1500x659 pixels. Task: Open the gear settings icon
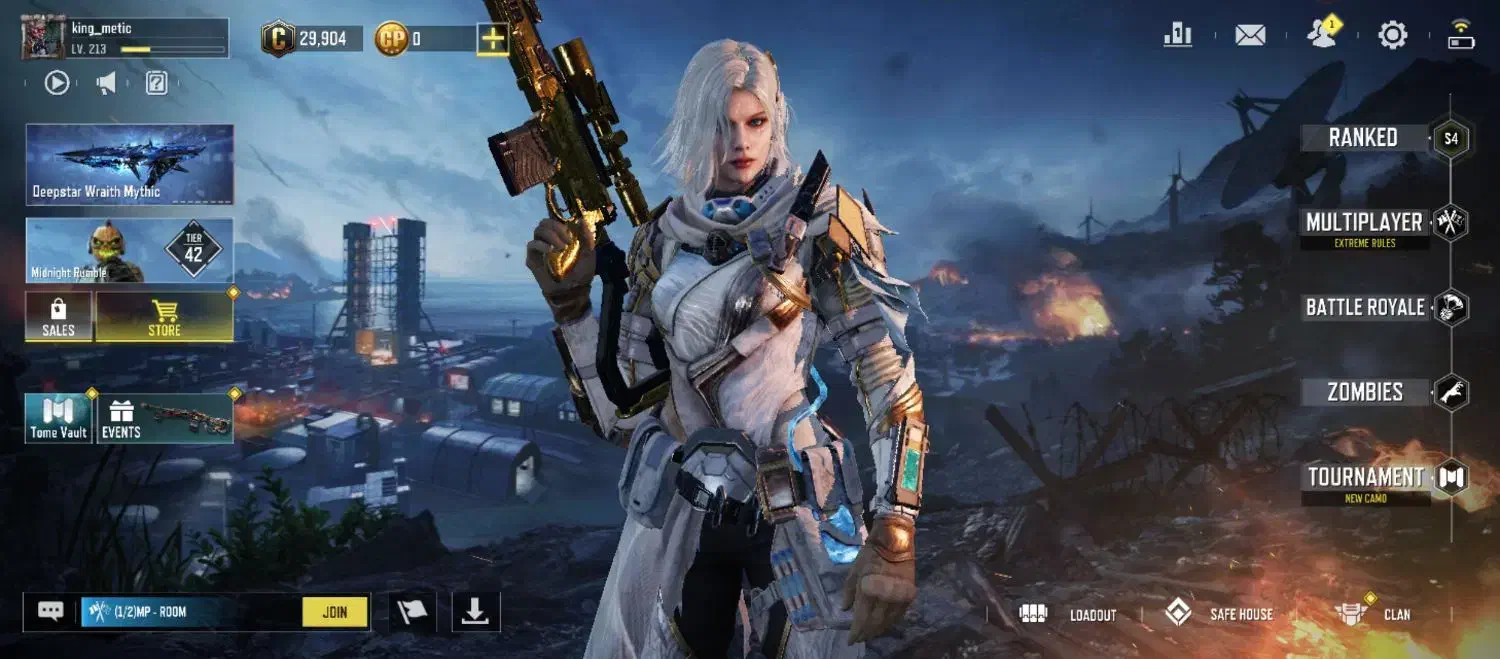(x=1392, y=36)
